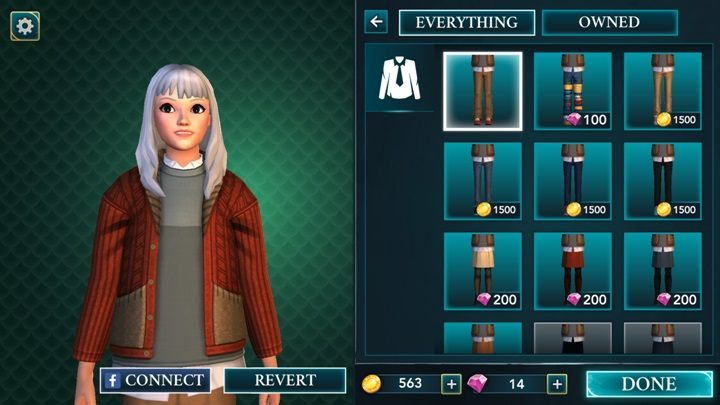Image resolution: width=720 pixels, height=405 pixels.
Task: Select the tan trousers for 1500 coins
Action: tap(662, 91)
